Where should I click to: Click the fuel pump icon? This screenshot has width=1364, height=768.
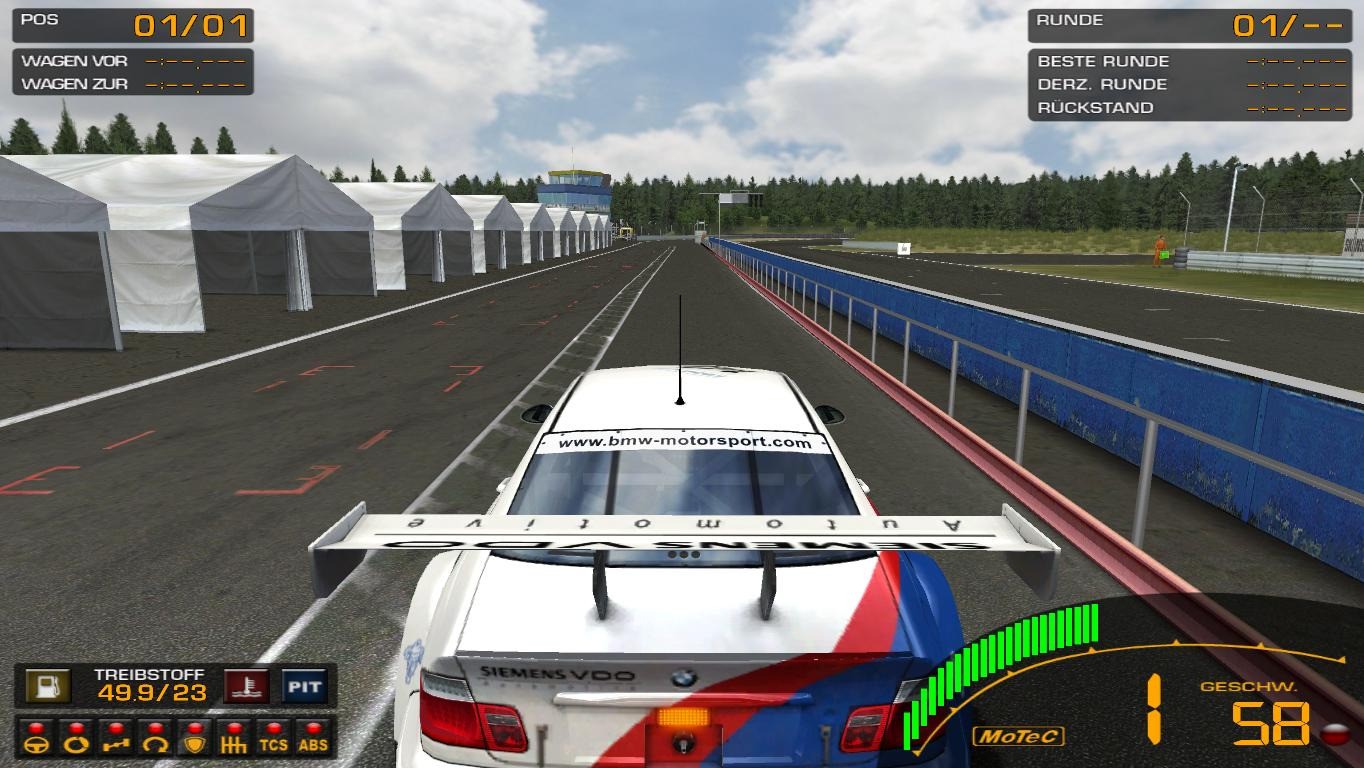47,686
